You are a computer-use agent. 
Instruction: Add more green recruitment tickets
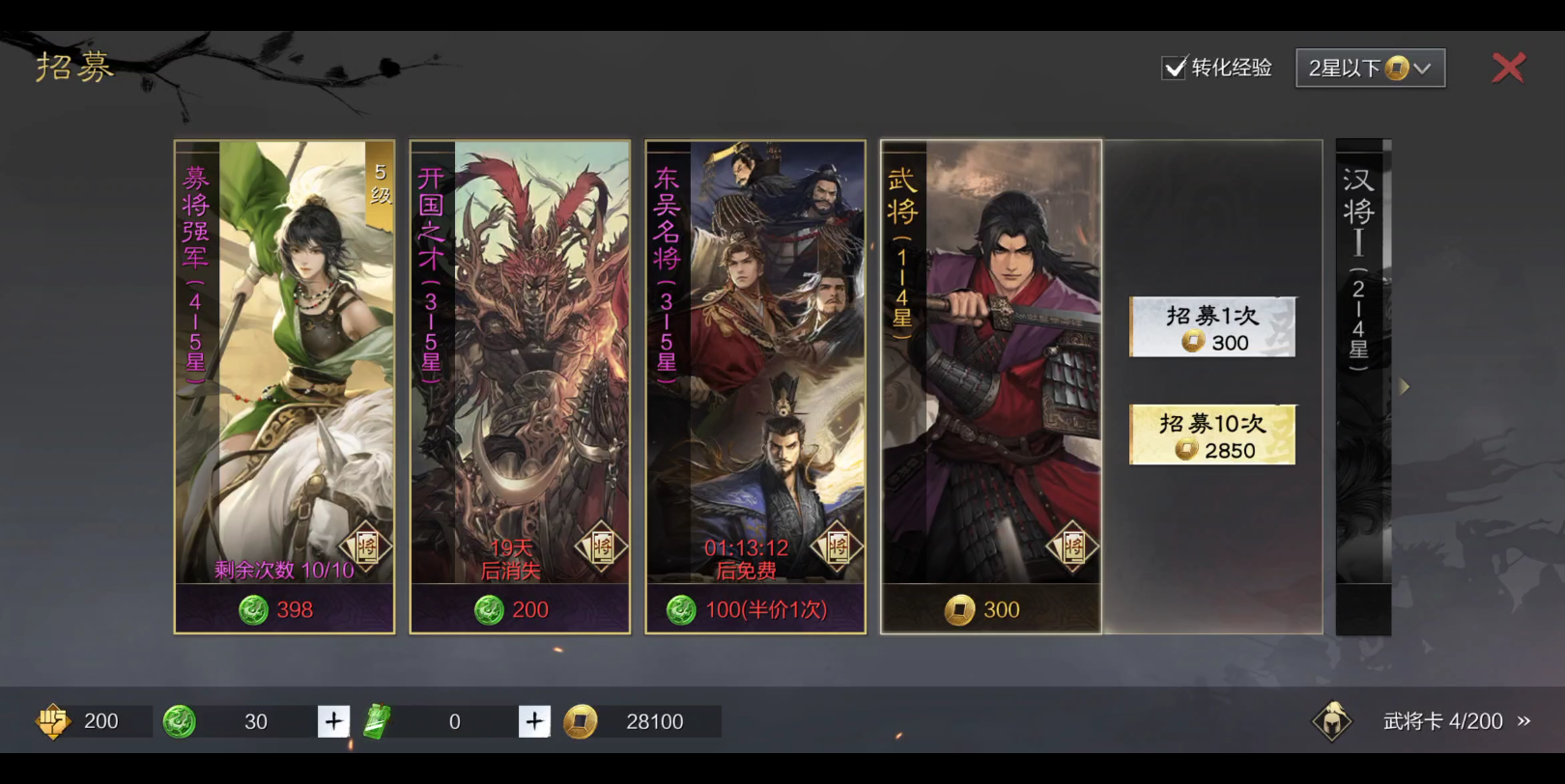(x=534, y=721)
